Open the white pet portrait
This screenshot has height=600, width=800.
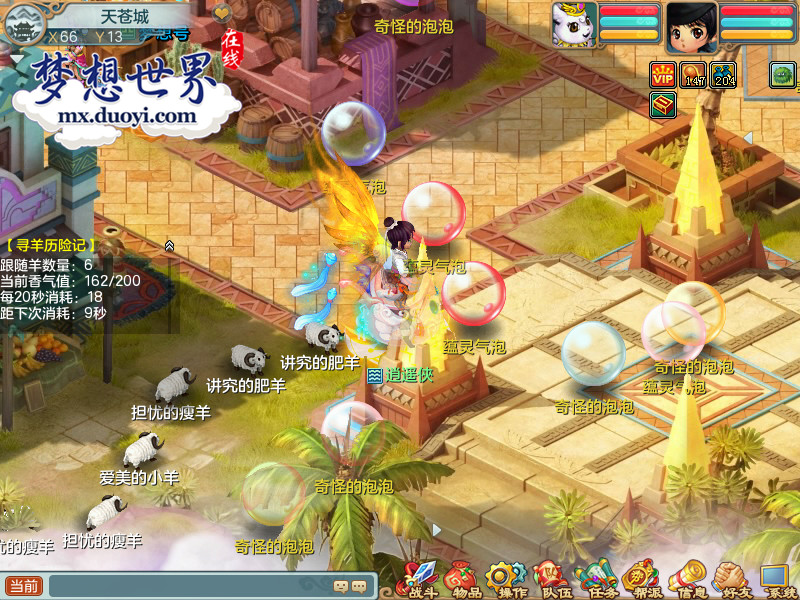pyautogui.click(x=575, y=26)
